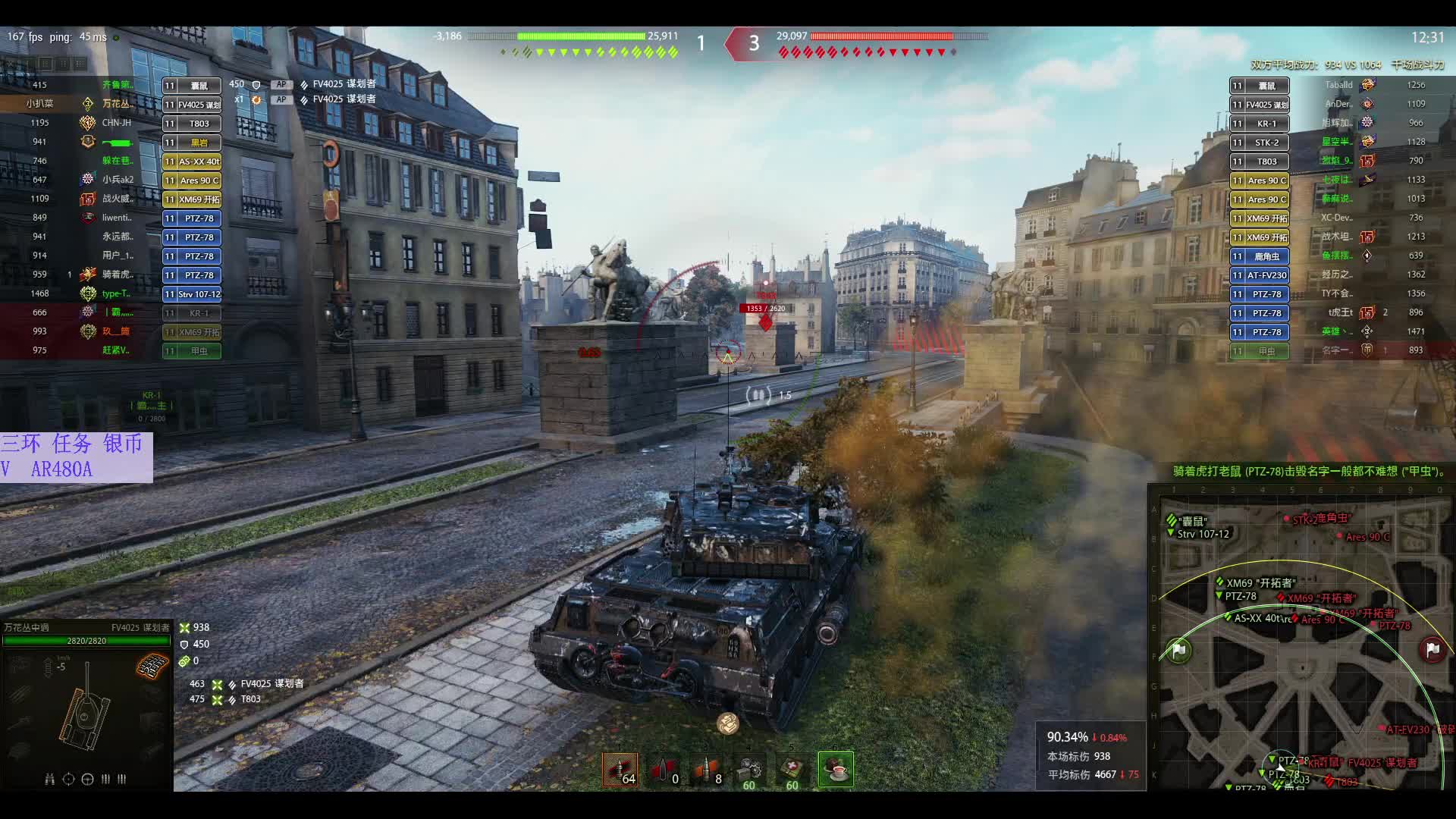The image size is (1456, 819).
Task: Use the repair kit consumable
Action: pyautogui.click(x=749, y=770)
